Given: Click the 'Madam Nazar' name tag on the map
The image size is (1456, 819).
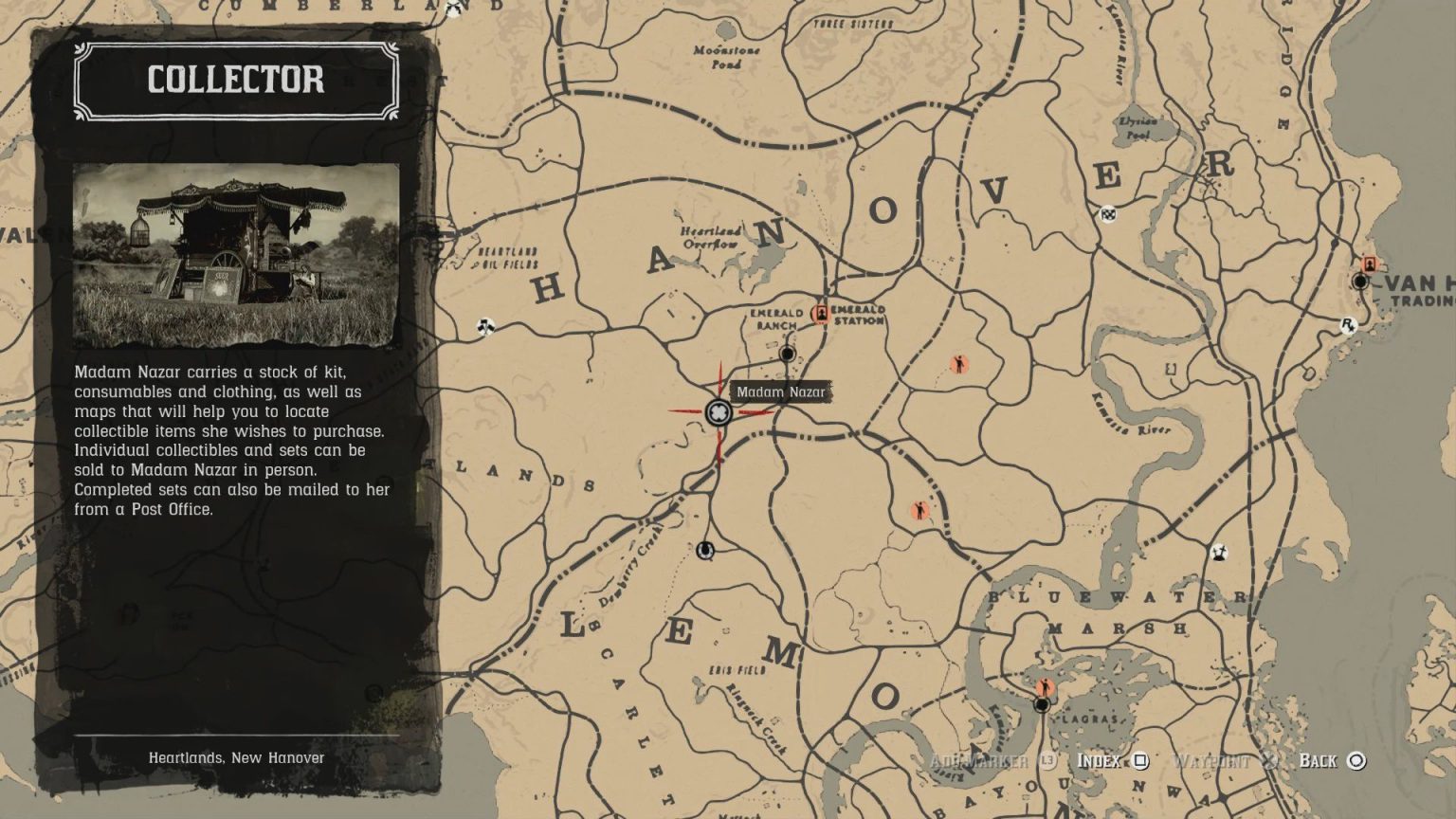Looking at the screenshot, I should (780, 390).
